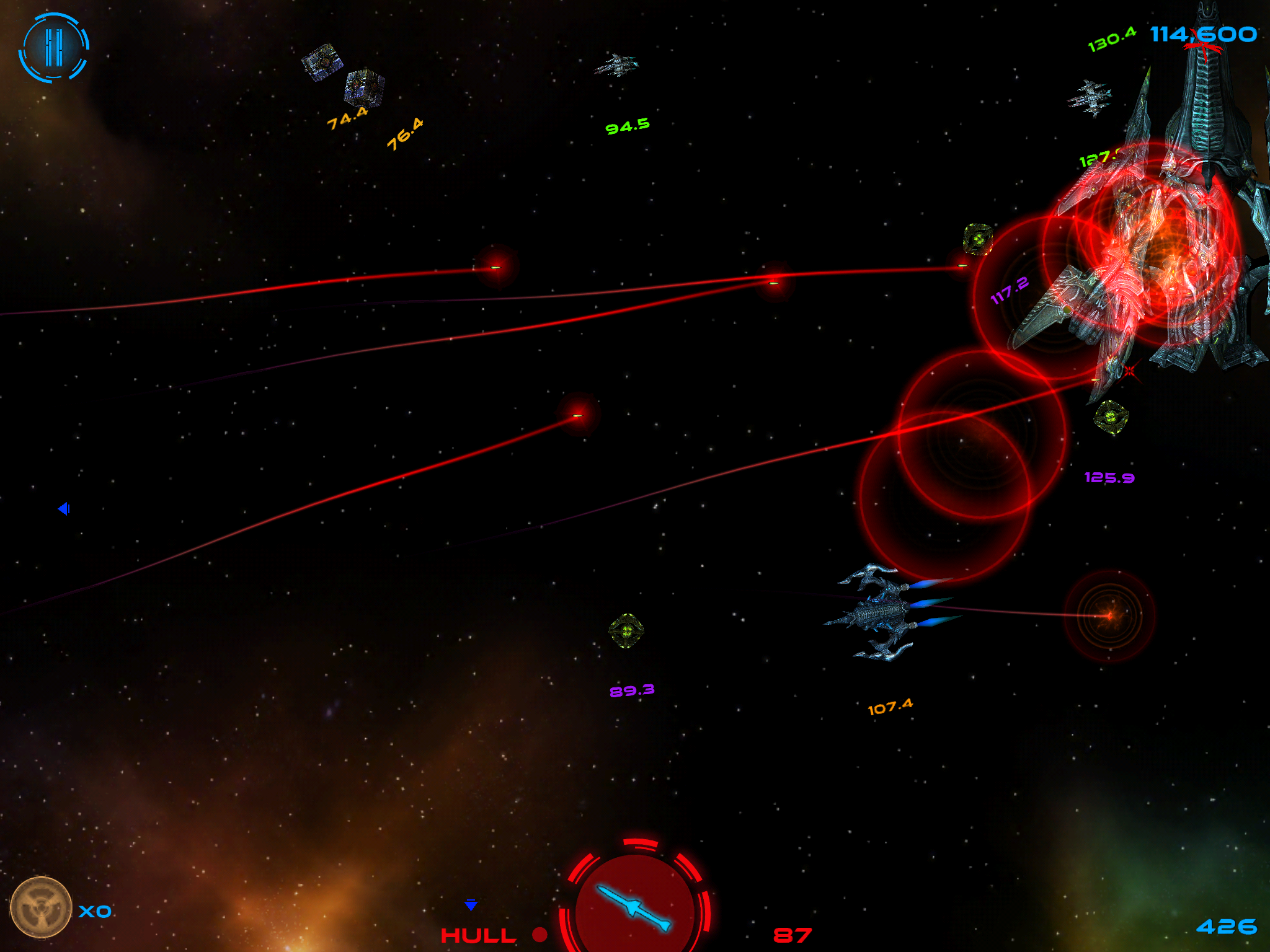Activate the radiation nuke special ability

41,907
